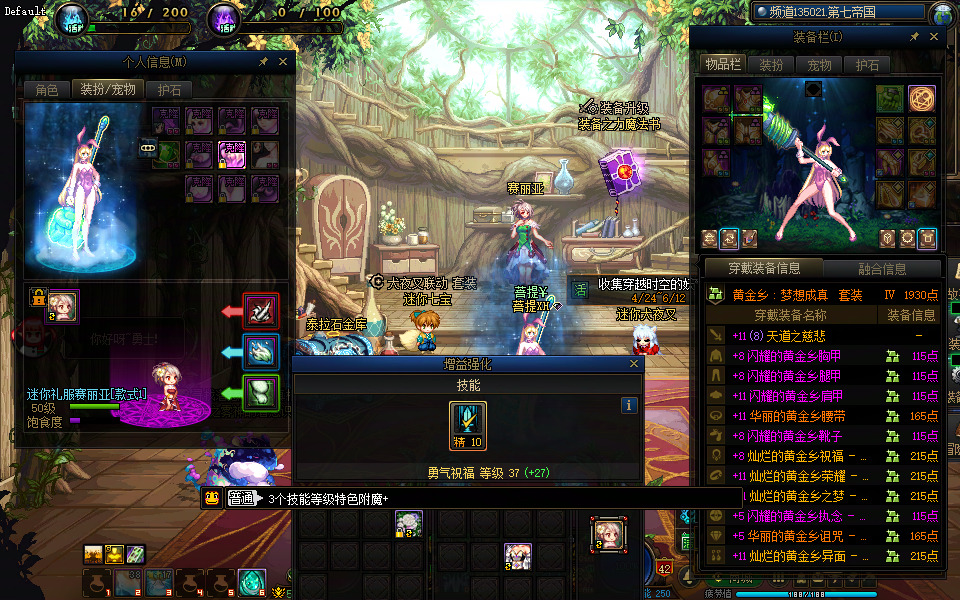Open the 装扮 tab in equipment window

coord(772,64)
